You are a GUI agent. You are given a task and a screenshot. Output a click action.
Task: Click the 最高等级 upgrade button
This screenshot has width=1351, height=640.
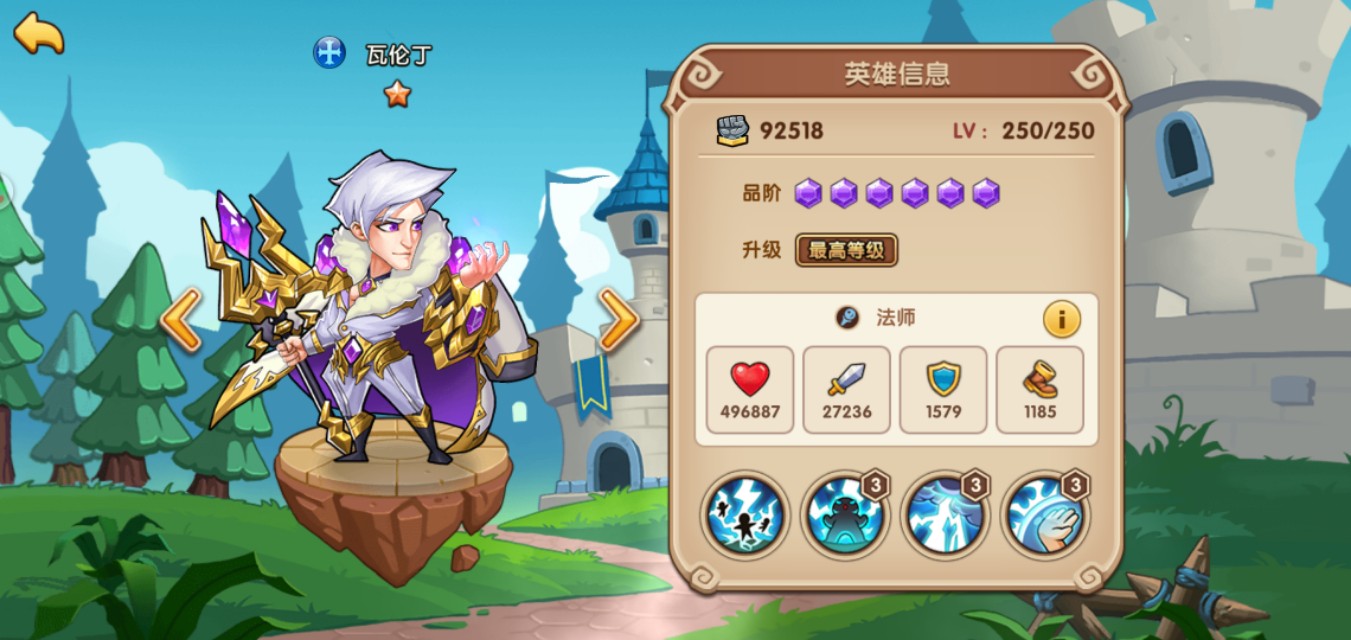coord(846,250)
